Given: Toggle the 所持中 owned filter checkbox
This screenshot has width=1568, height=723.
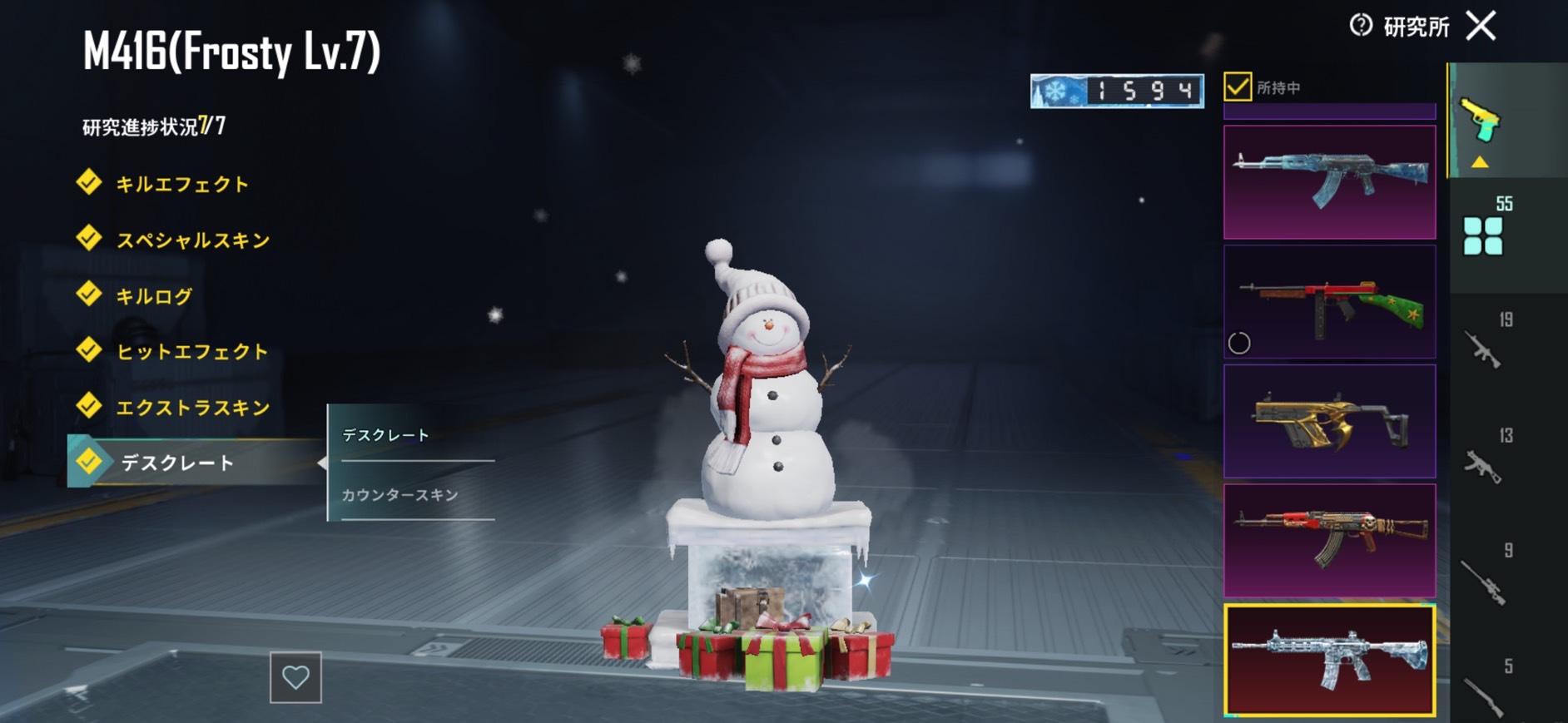Looking at the screenshot, I should coord(1238,87).
